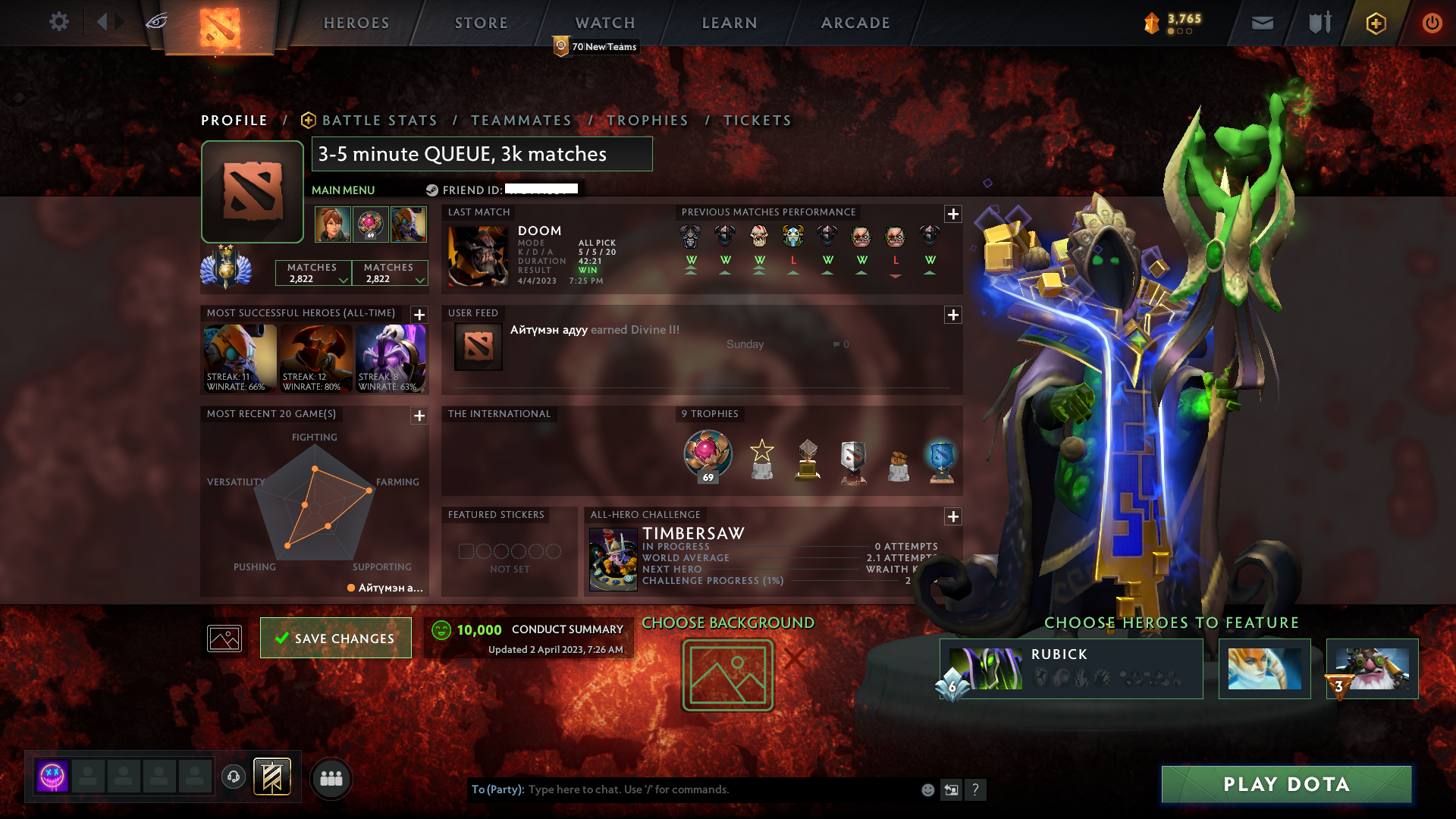This screenshot has height=819, width=1456.
Task: Open the armory icon in the top bar
Action: [x=1319, y=23]
